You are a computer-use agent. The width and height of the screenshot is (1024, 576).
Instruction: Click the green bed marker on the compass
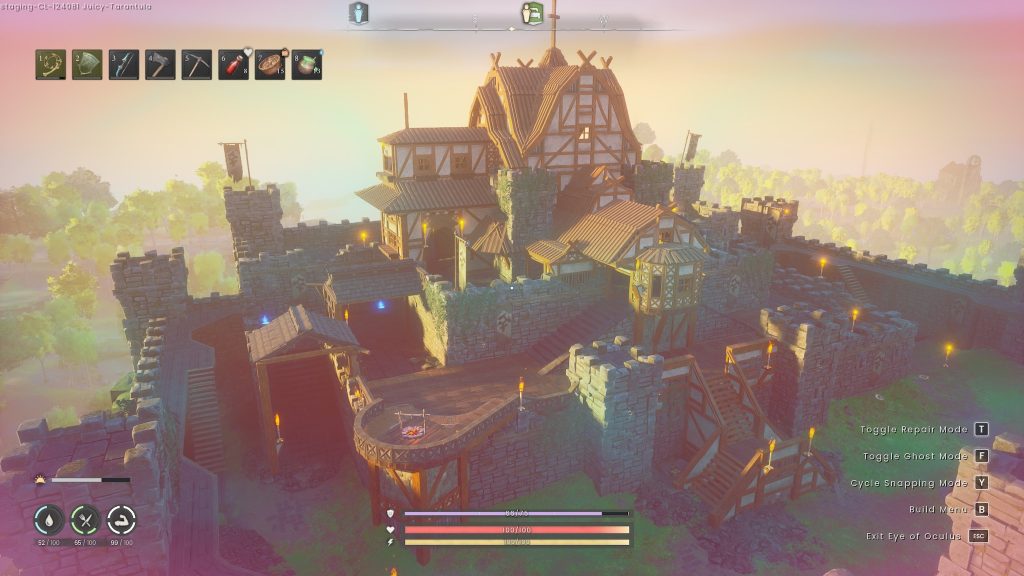click(532, 13)
